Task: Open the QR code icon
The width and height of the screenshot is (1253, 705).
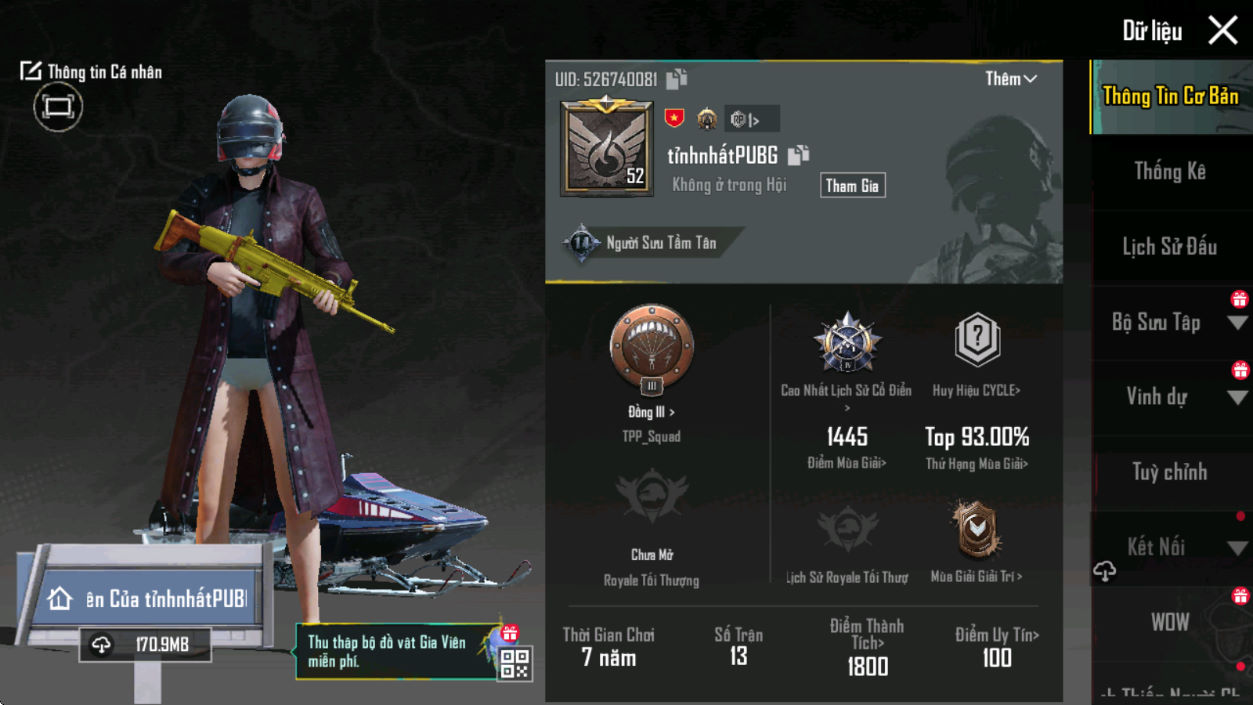Action: coord(514,663)
